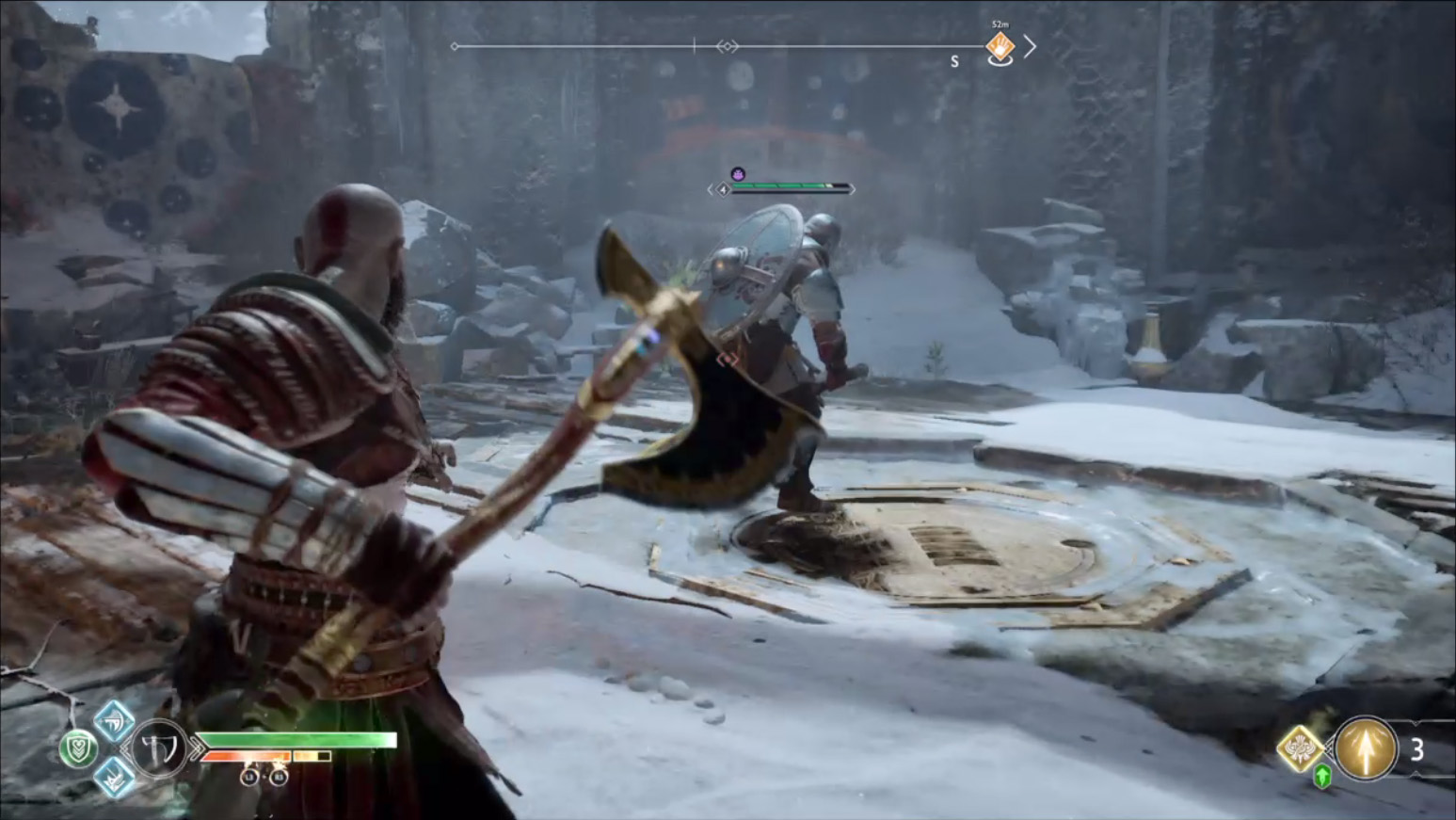
Task: Click the purple status icon above enemy health
Action: [x=738, y=174]
